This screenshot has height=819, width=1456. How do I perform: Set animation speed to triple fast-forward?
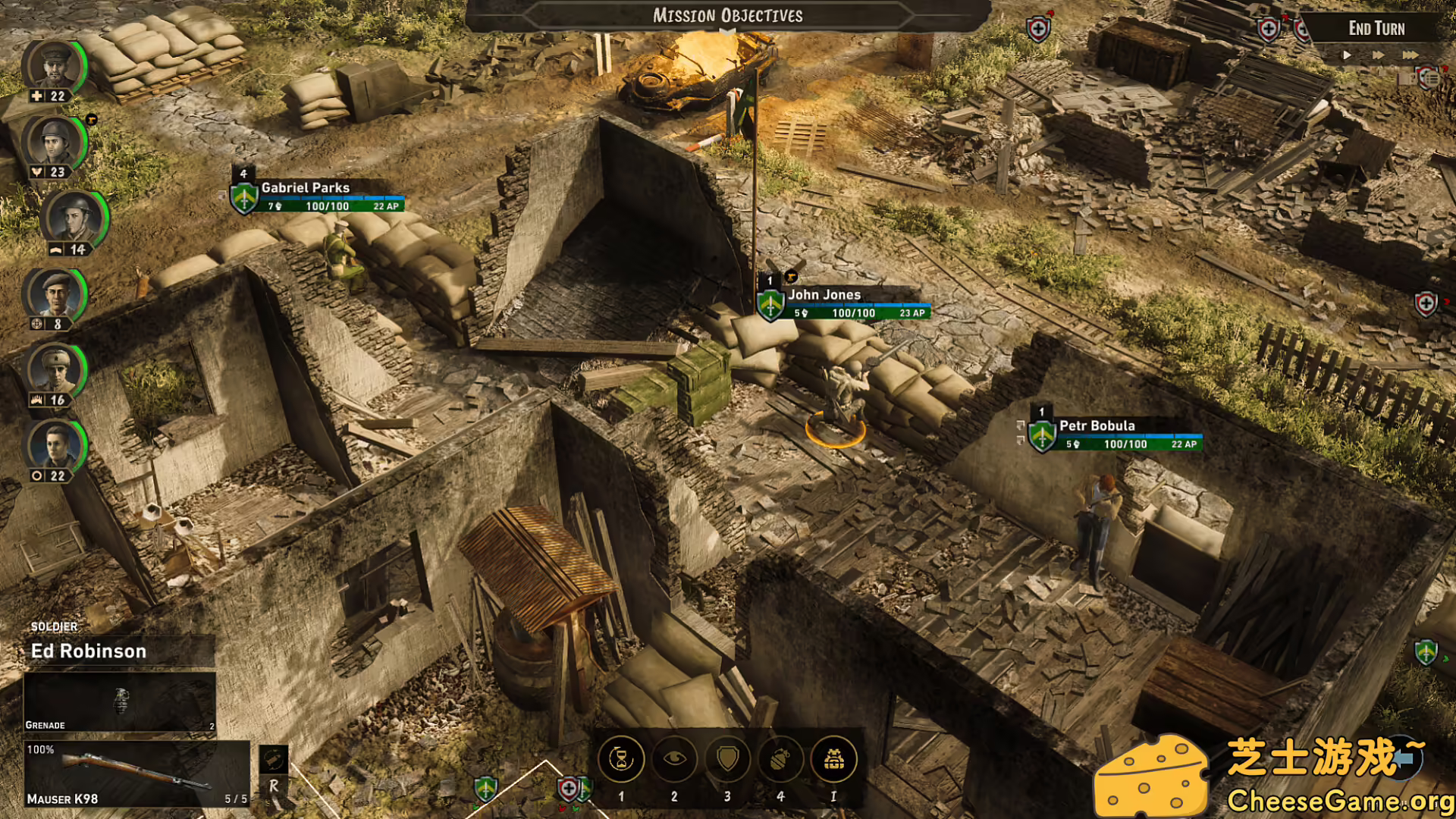coord(1409,55)
